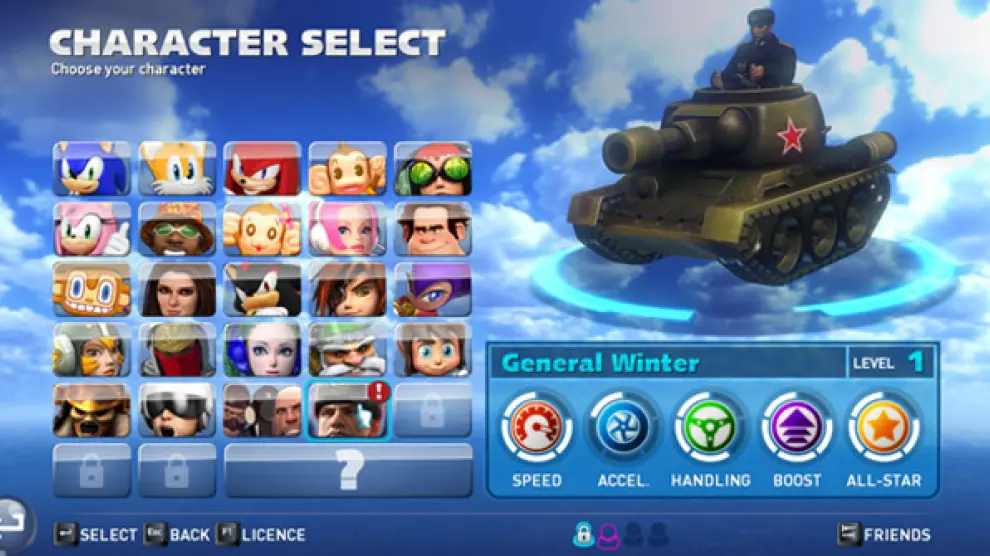Viewport: 990px width, 556px height.
Task: Select the highlighted General Winter tile
Action: click(347, 410)
